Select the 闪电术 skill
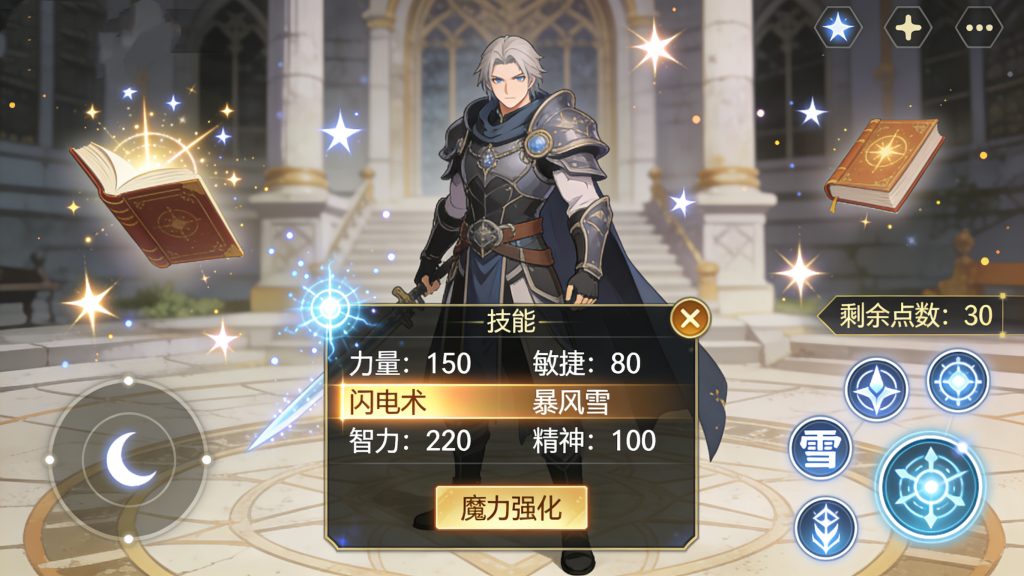This screenshot has width=1024, height=576. (388, 402)
